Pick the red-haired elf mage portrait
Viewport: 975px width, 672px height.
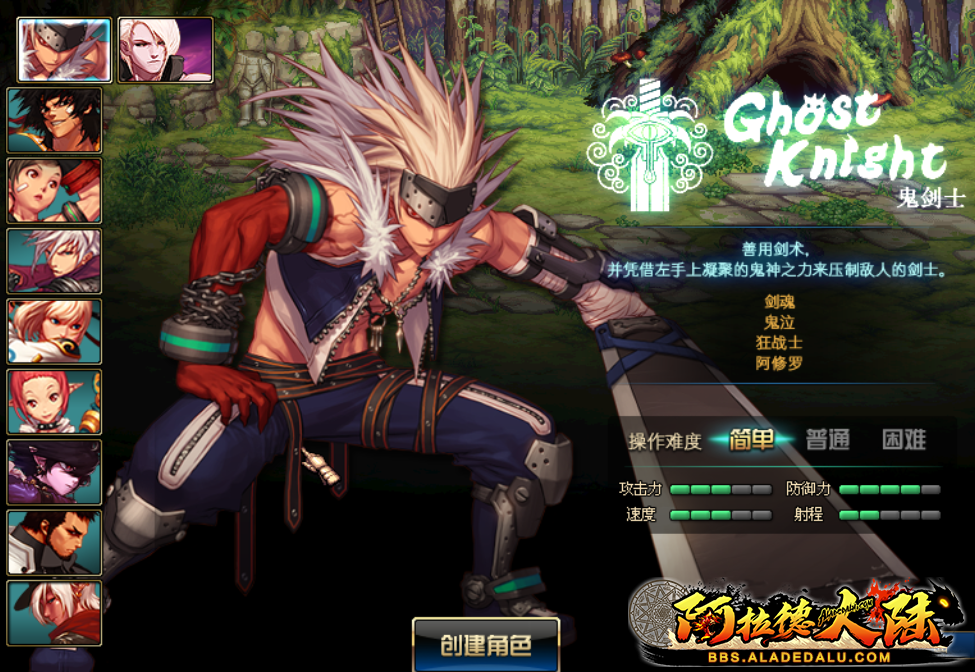[55, 401]
